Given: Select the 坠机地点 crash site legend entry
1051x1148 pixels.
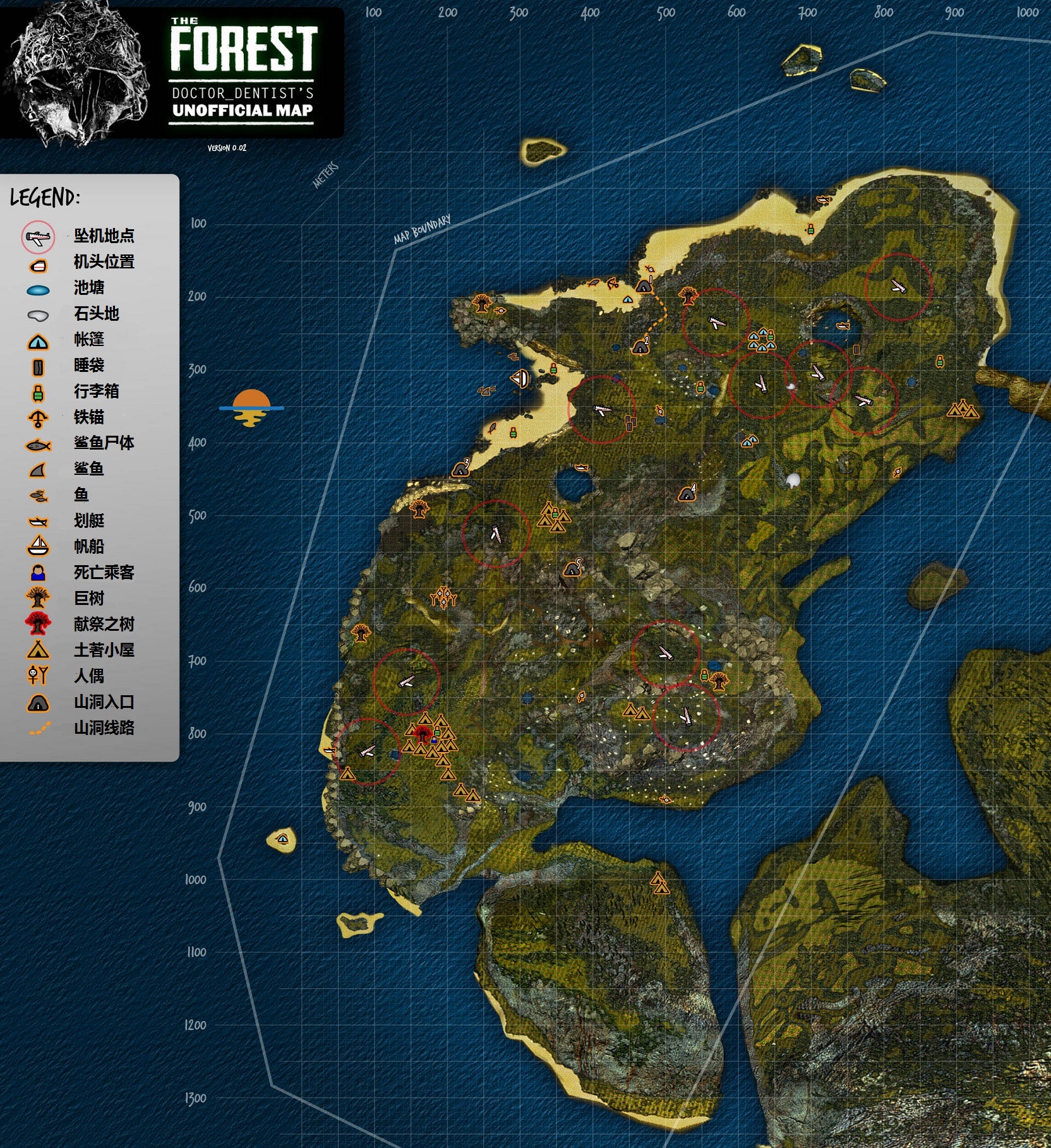Looking at the screenshot, I should [104, 236].
